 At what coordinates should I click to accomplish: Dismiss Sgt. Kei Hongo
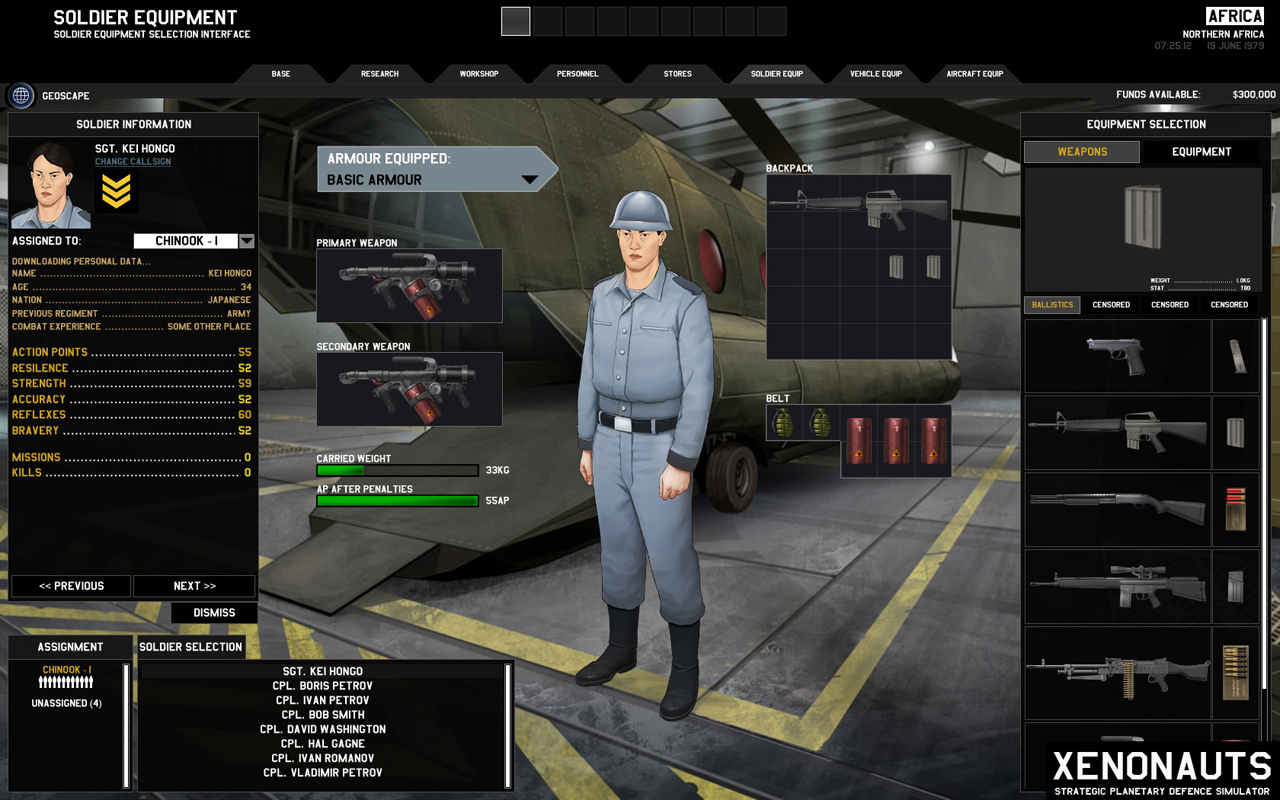pyautogui.click(x=214, y=612)
